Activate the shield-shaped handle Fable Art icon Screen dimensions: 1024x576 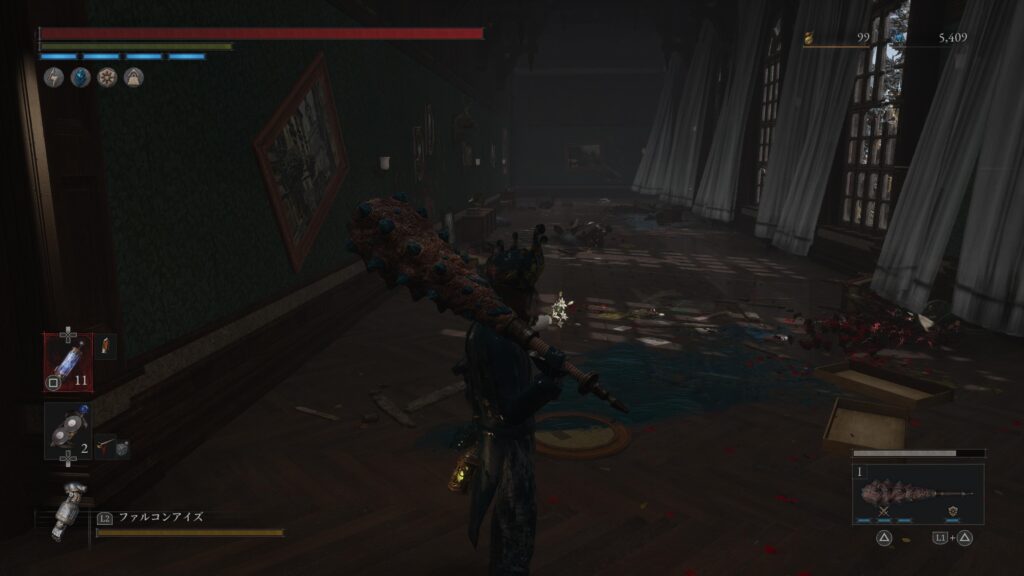[951, 512]
